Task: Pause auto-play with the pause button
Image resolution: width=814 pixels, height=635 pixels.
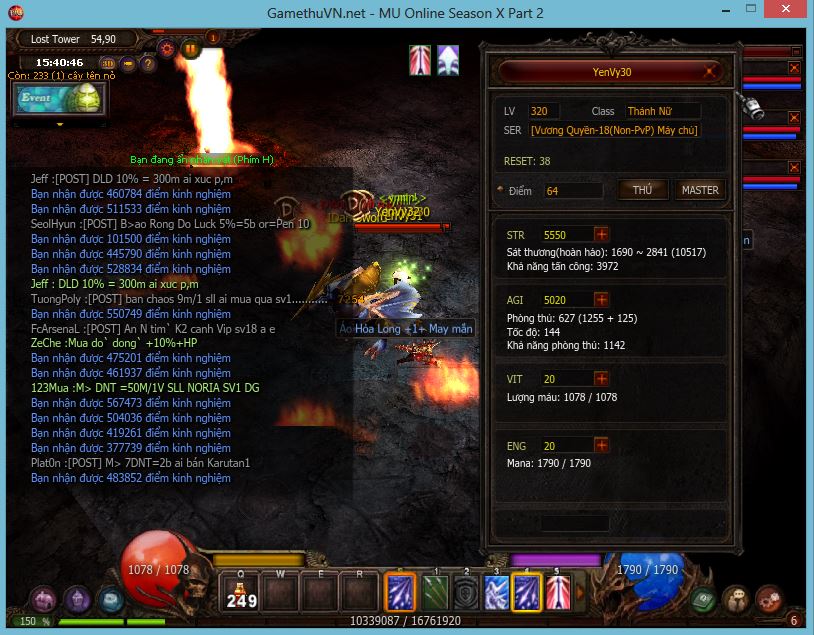Action: (x=189, y=48)
